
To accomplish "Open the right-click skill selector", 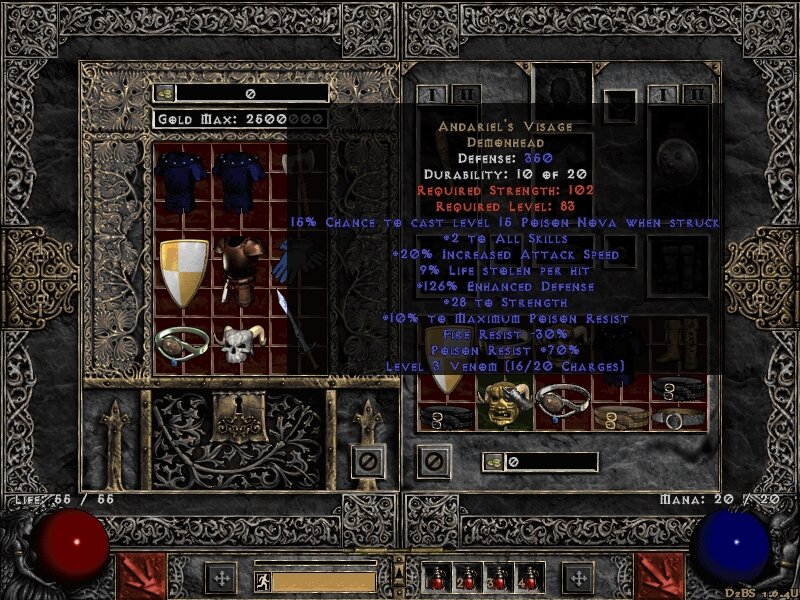I will tap(660, 576).
